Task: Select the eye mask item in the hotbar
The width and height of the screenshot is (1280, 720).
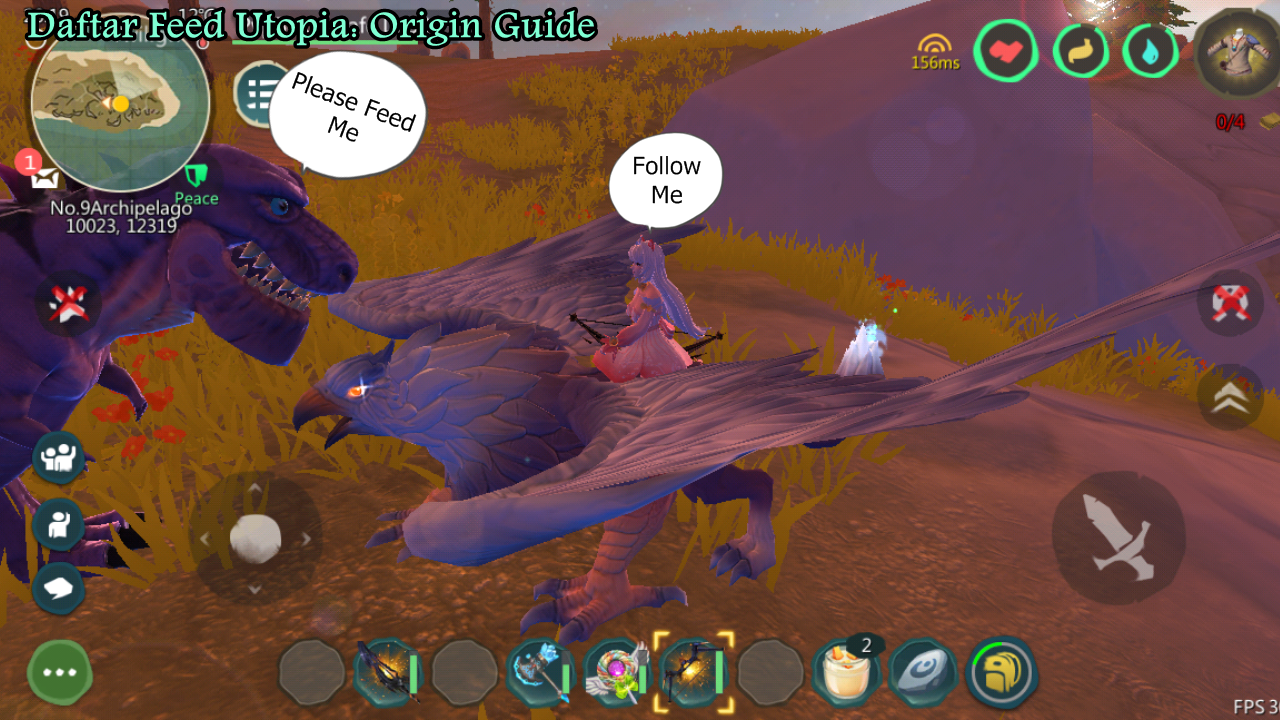Action: click(922, 672)
